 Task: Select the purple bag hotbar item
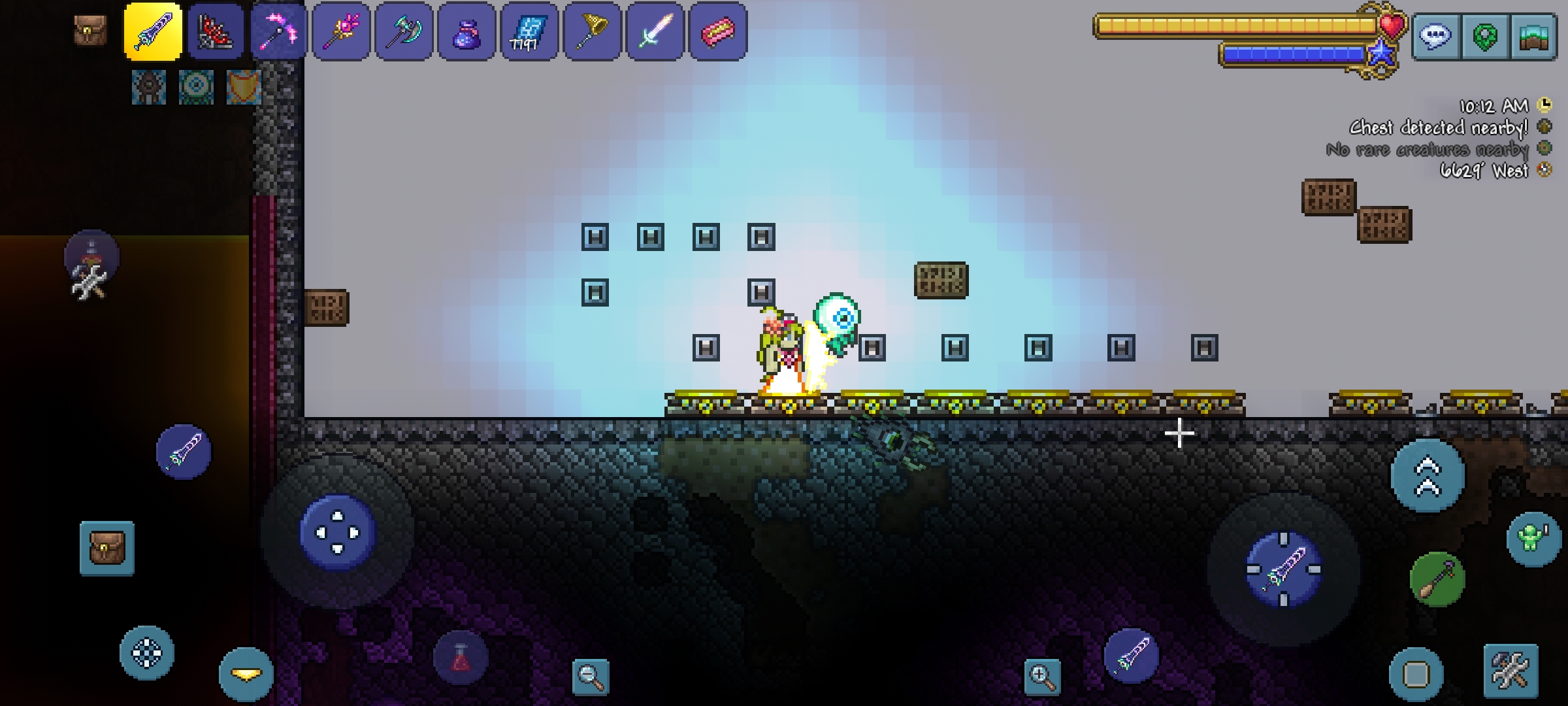[x=466, y=31]
